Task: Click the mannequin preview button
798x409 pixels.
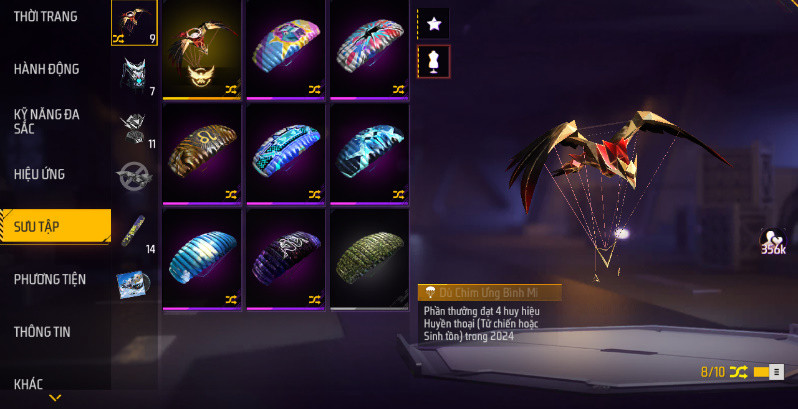Action: click(434, 61)
